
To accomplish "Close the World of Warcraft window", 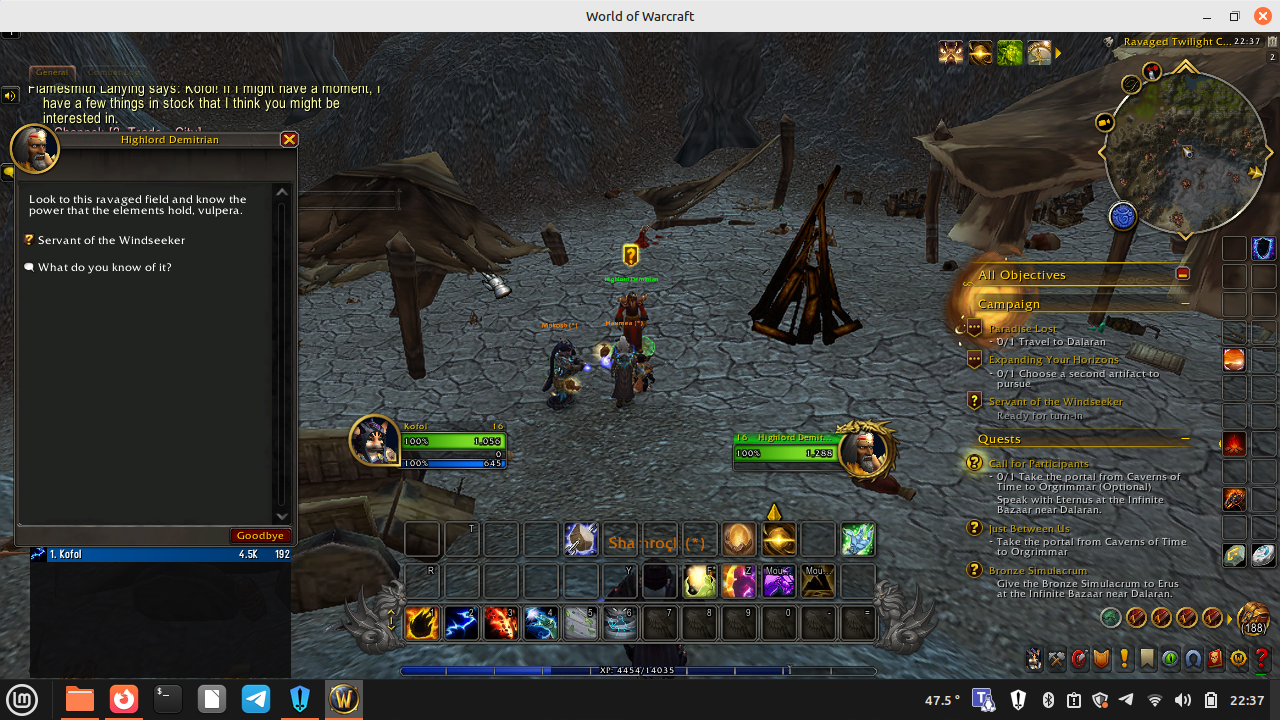I will tap(1262, 16).
